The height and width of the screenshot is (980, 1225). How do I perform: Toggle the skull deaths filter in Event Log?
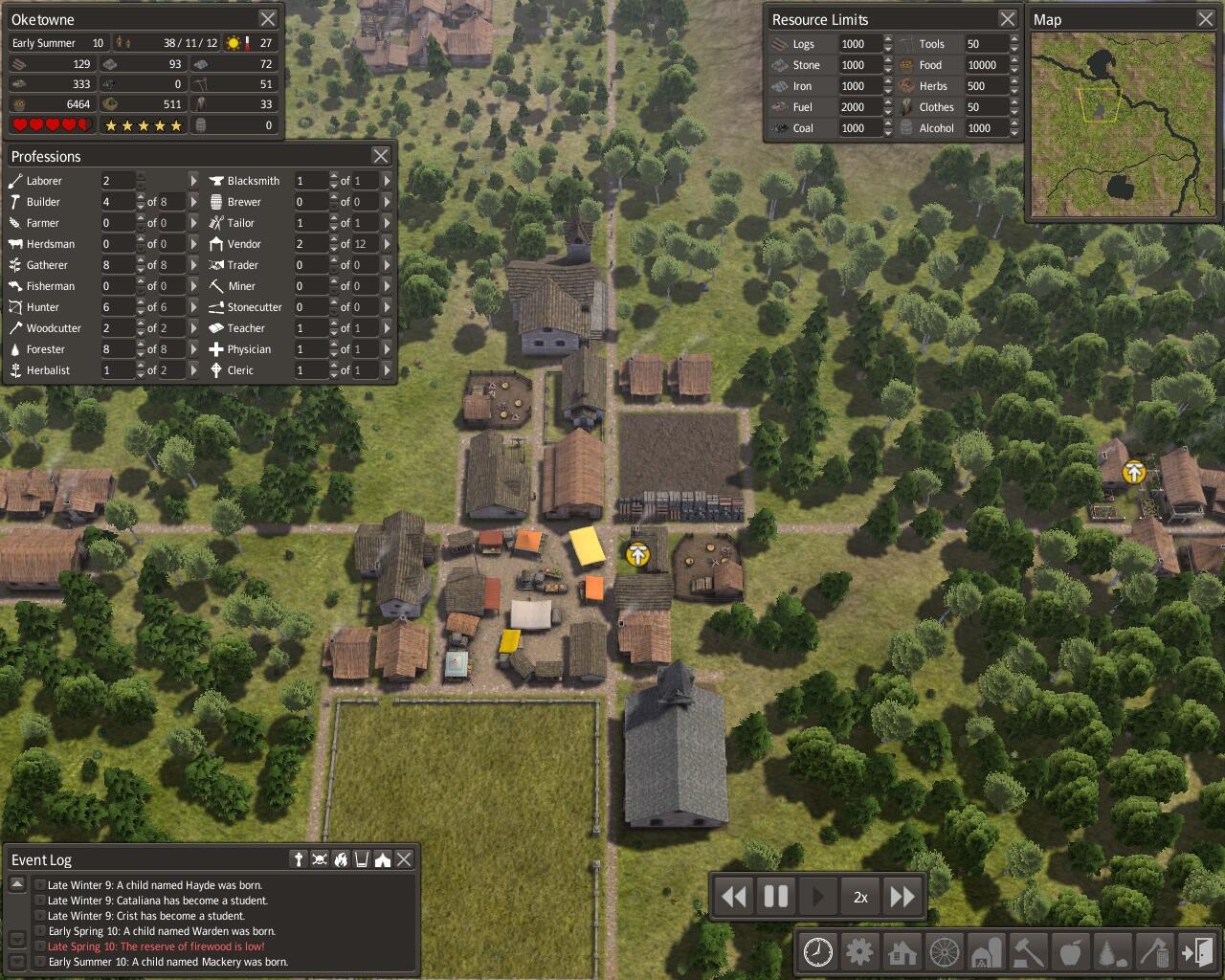(x=320, y=859)
